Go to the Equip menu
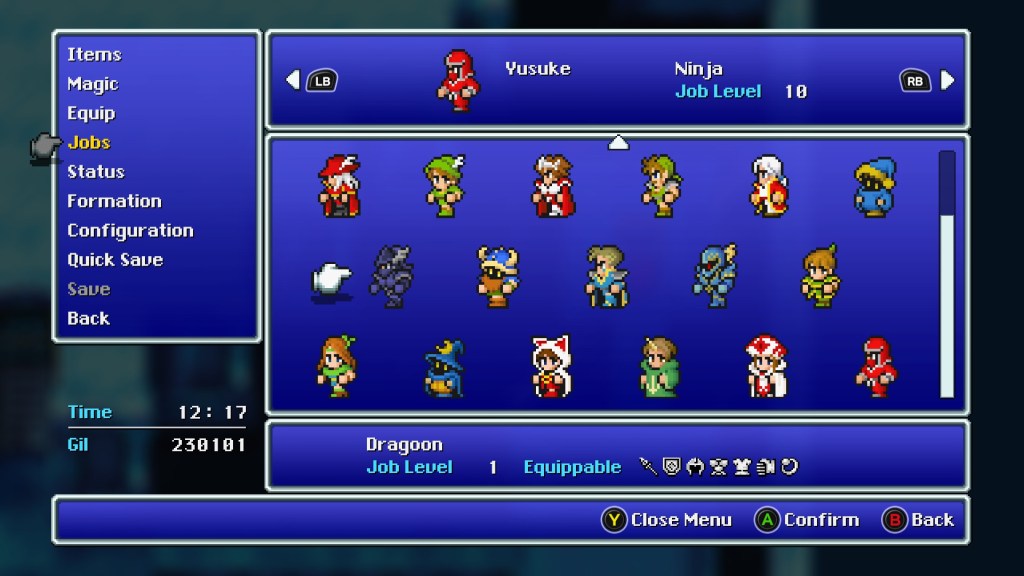 (91, 113)
